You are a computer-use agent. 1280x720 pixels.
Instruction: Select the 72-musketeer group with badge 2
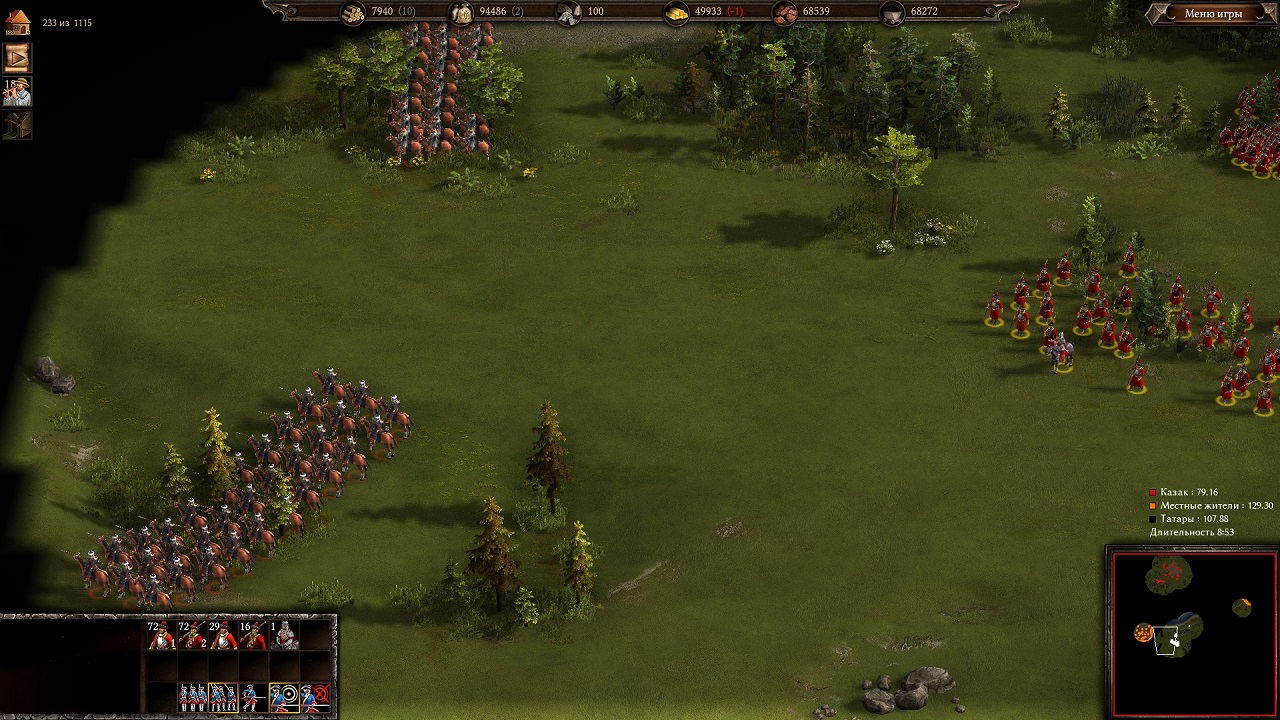tap(192, 635)
